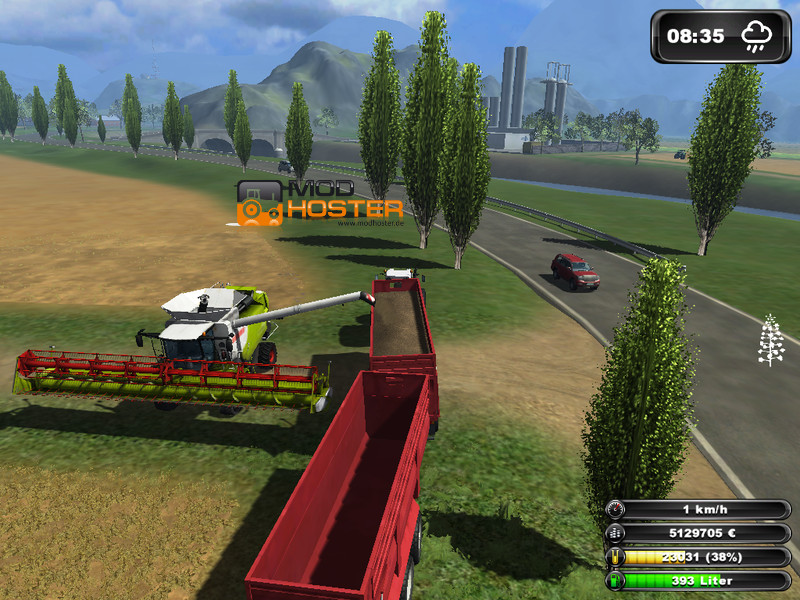This screenshot has width=800, height=600.
Task: Click the yellow grain tank icon
Action: click(617, 557)
